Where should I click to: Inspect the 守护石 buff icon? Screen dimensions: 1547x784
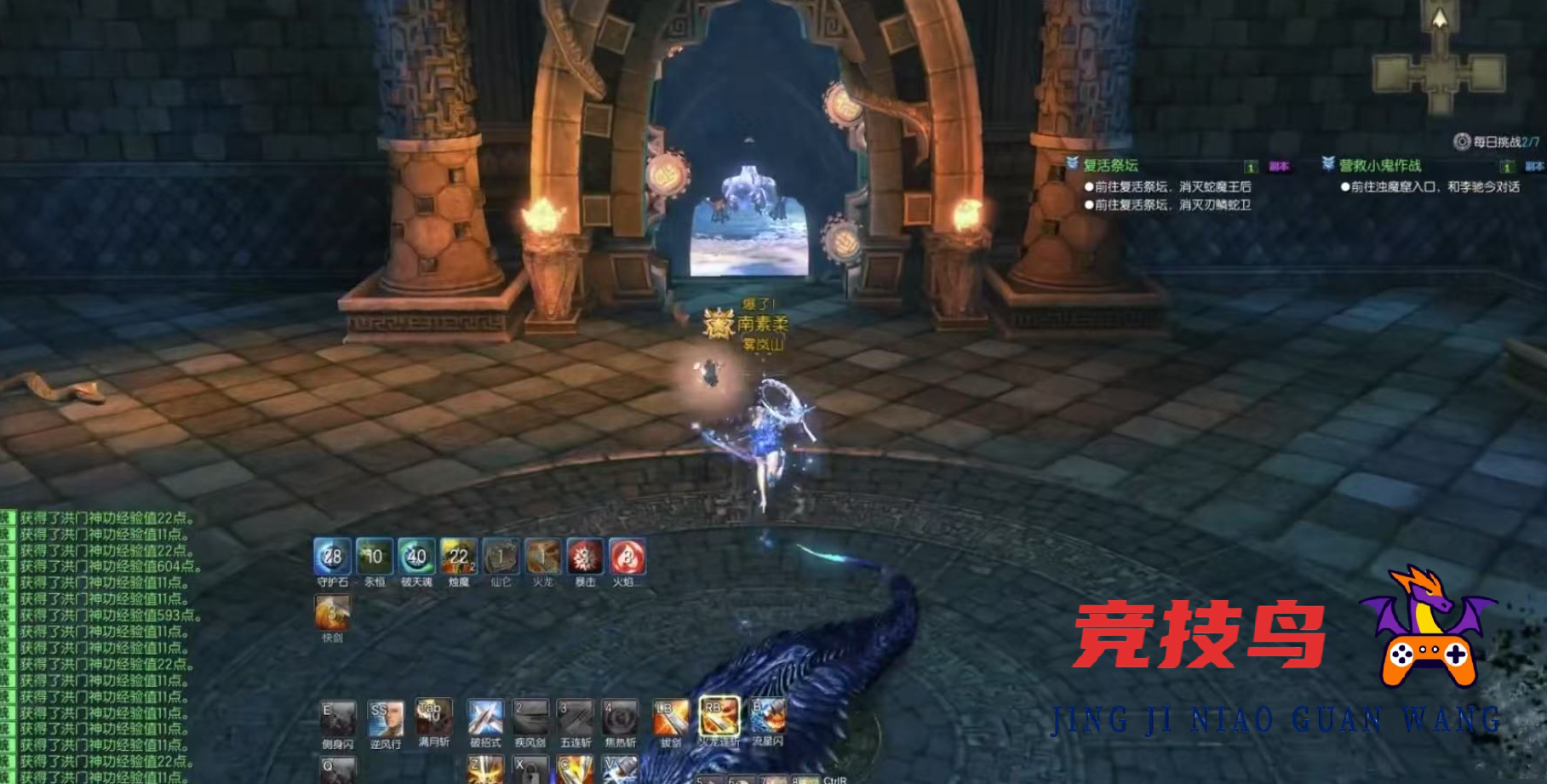(x=332, y=557)
